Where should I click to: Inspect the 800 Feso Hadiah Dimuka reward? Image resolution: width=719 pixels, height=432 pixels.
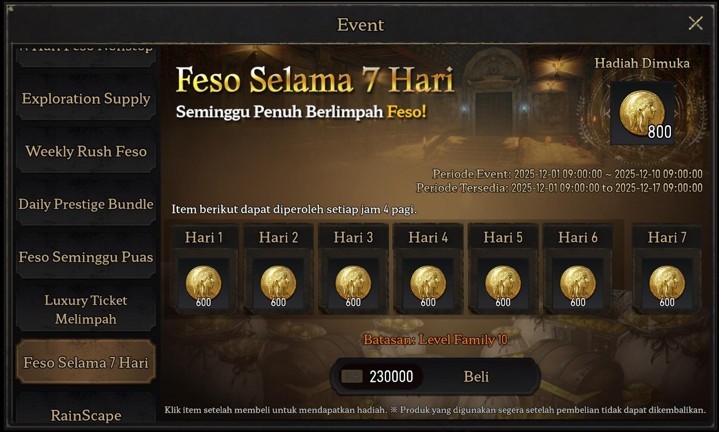(x=642, y=112)
